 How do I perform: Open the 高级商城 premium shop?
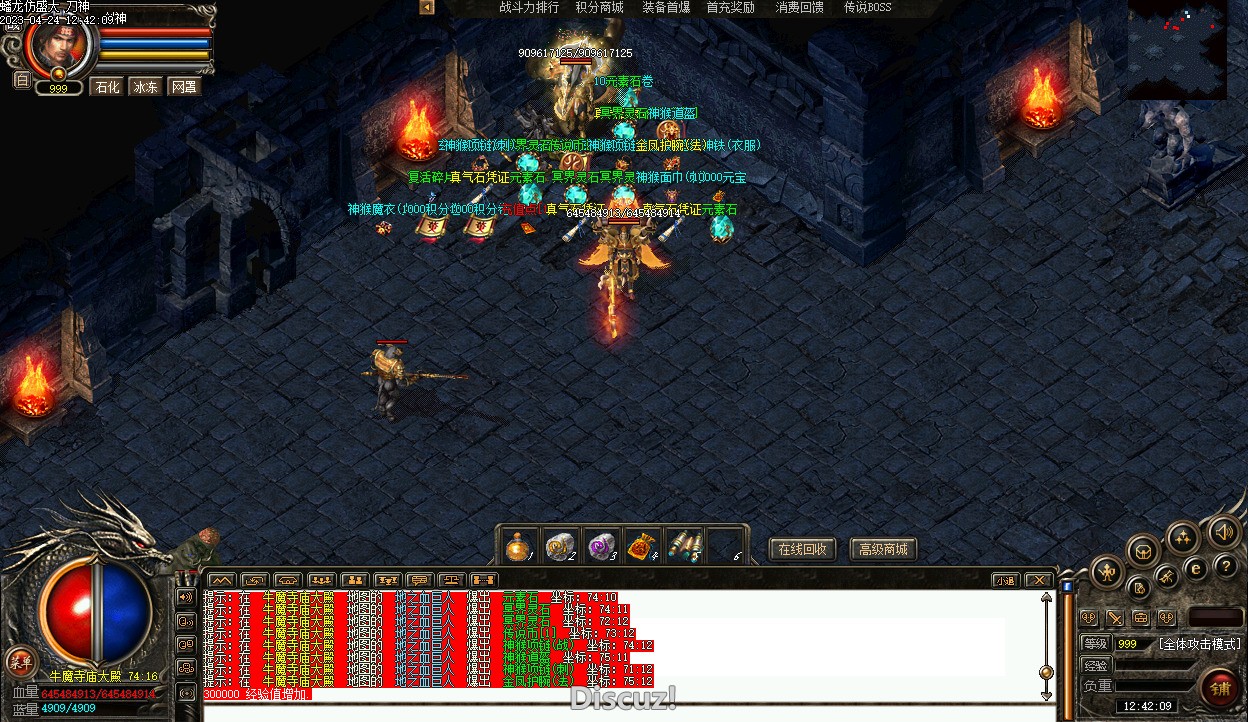tap(883, 549)
